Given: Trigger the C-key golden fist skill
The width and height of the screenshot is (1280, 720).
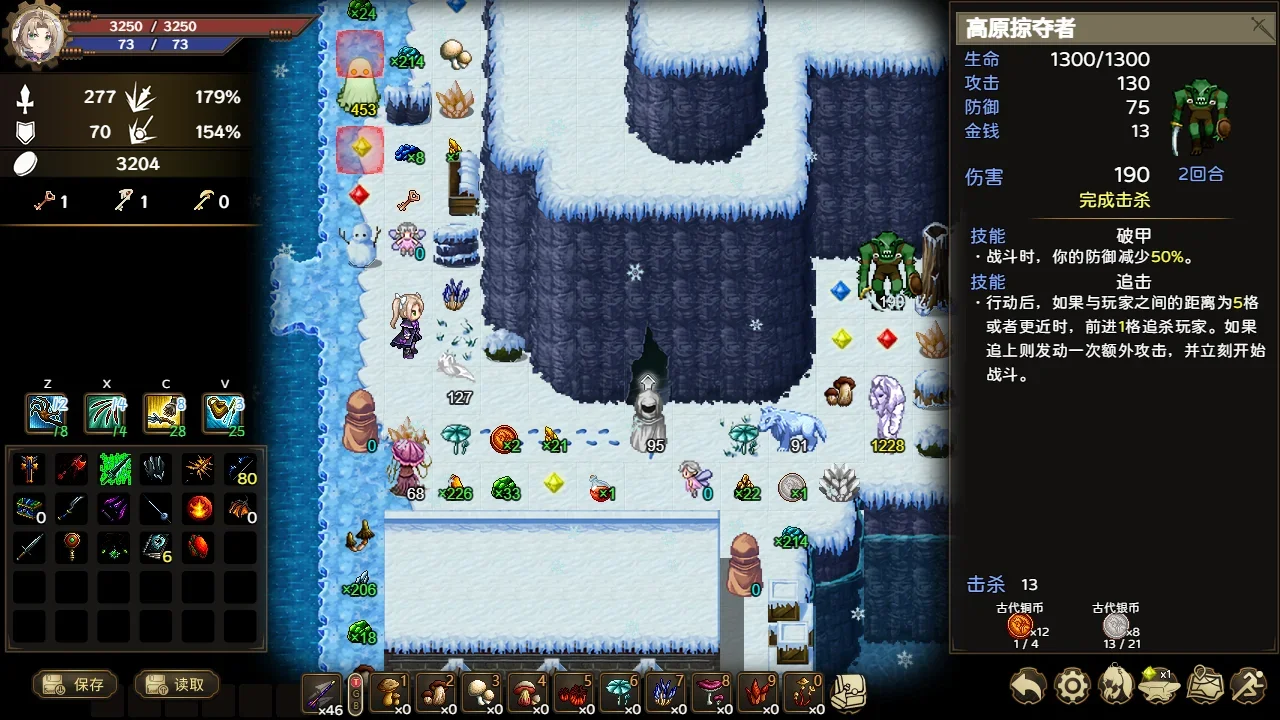Looking at the screenshot, I should [x=165, y=413].
